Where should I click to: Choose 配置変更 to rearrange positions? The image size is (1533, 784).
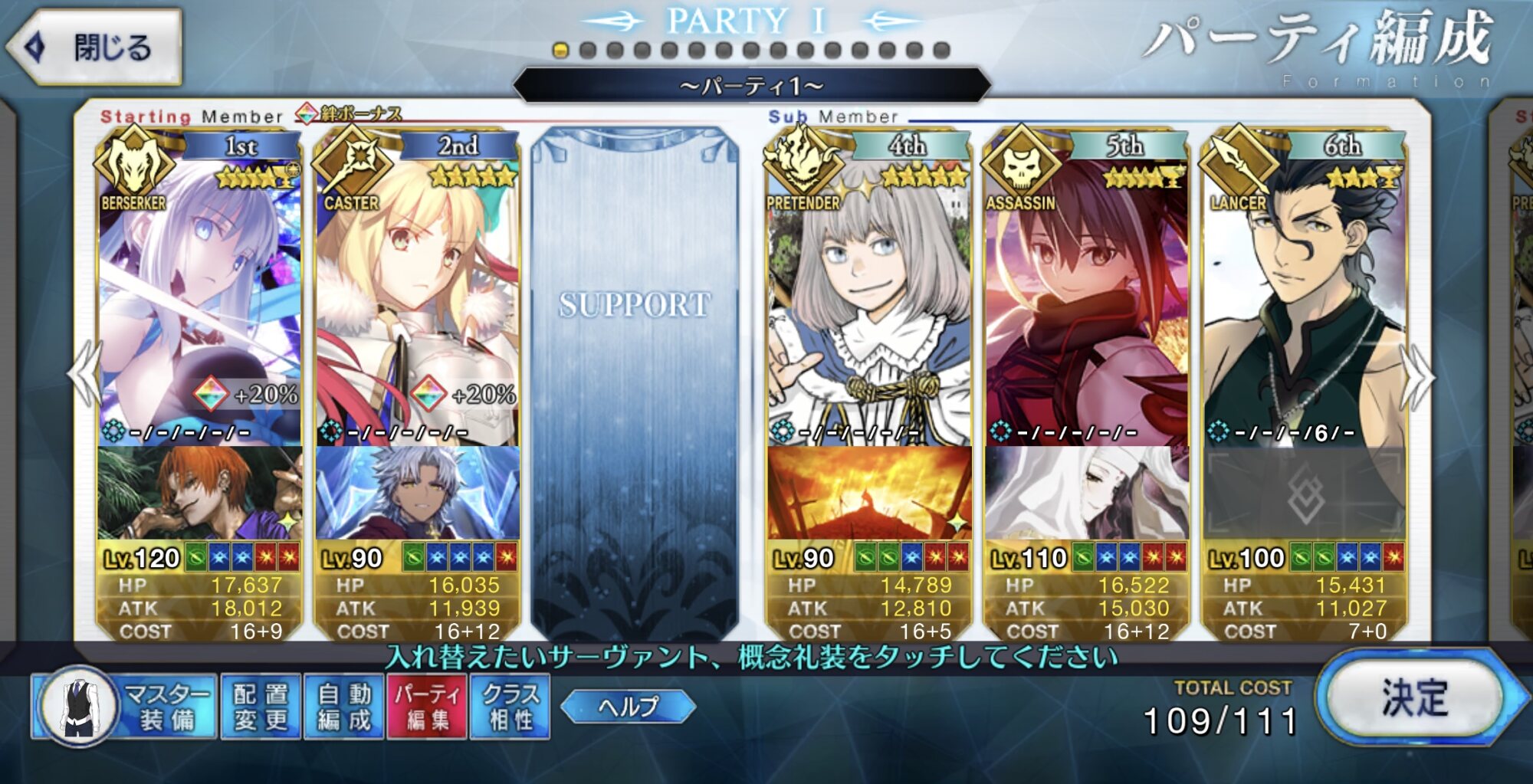(261, 707)
